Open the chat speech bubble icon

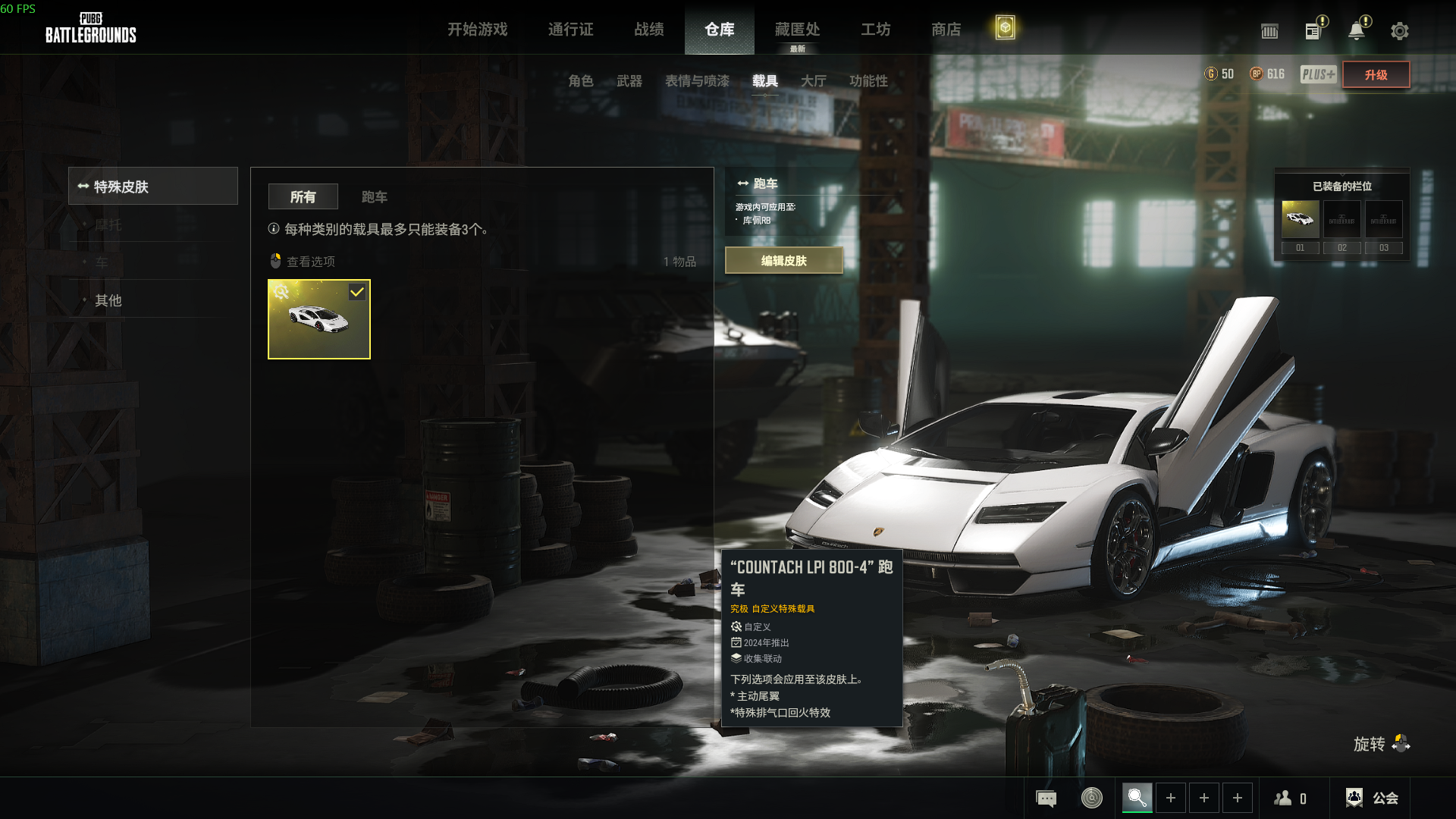tap(1046, 799)
